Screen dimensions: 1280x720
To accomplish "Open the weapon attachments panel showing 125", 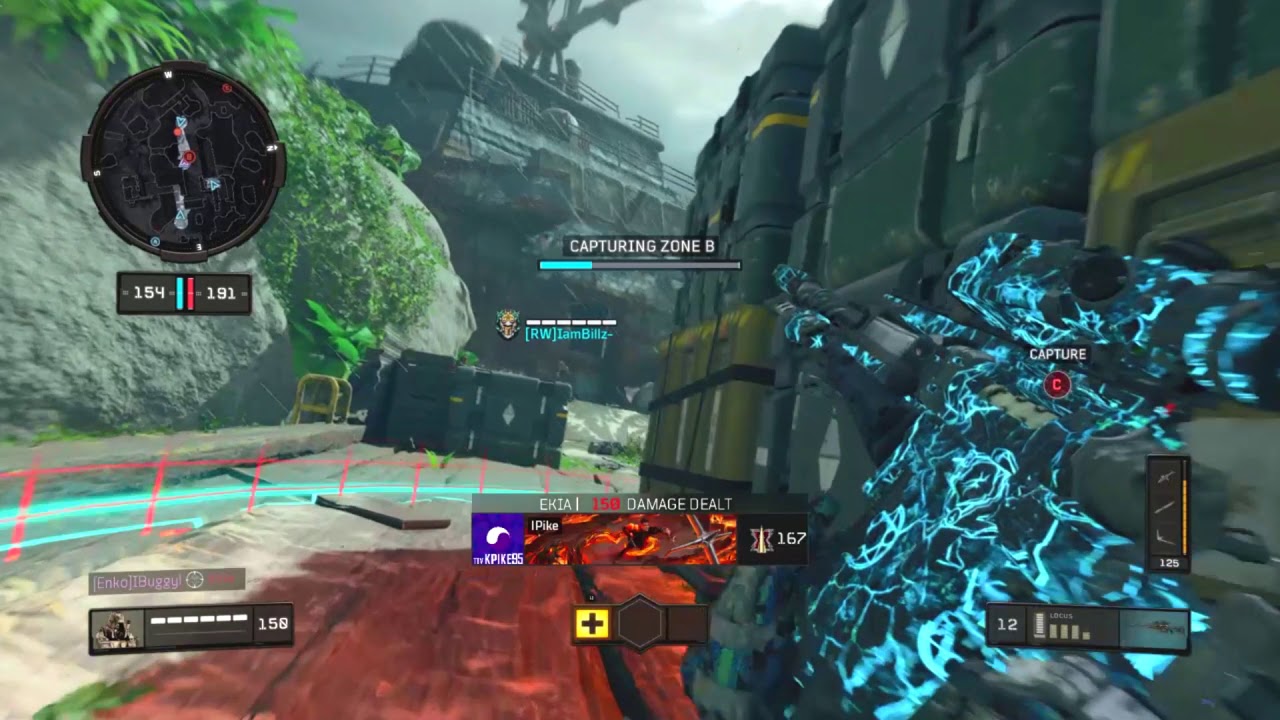I will pyautogui.click(x=1167, y=513).
